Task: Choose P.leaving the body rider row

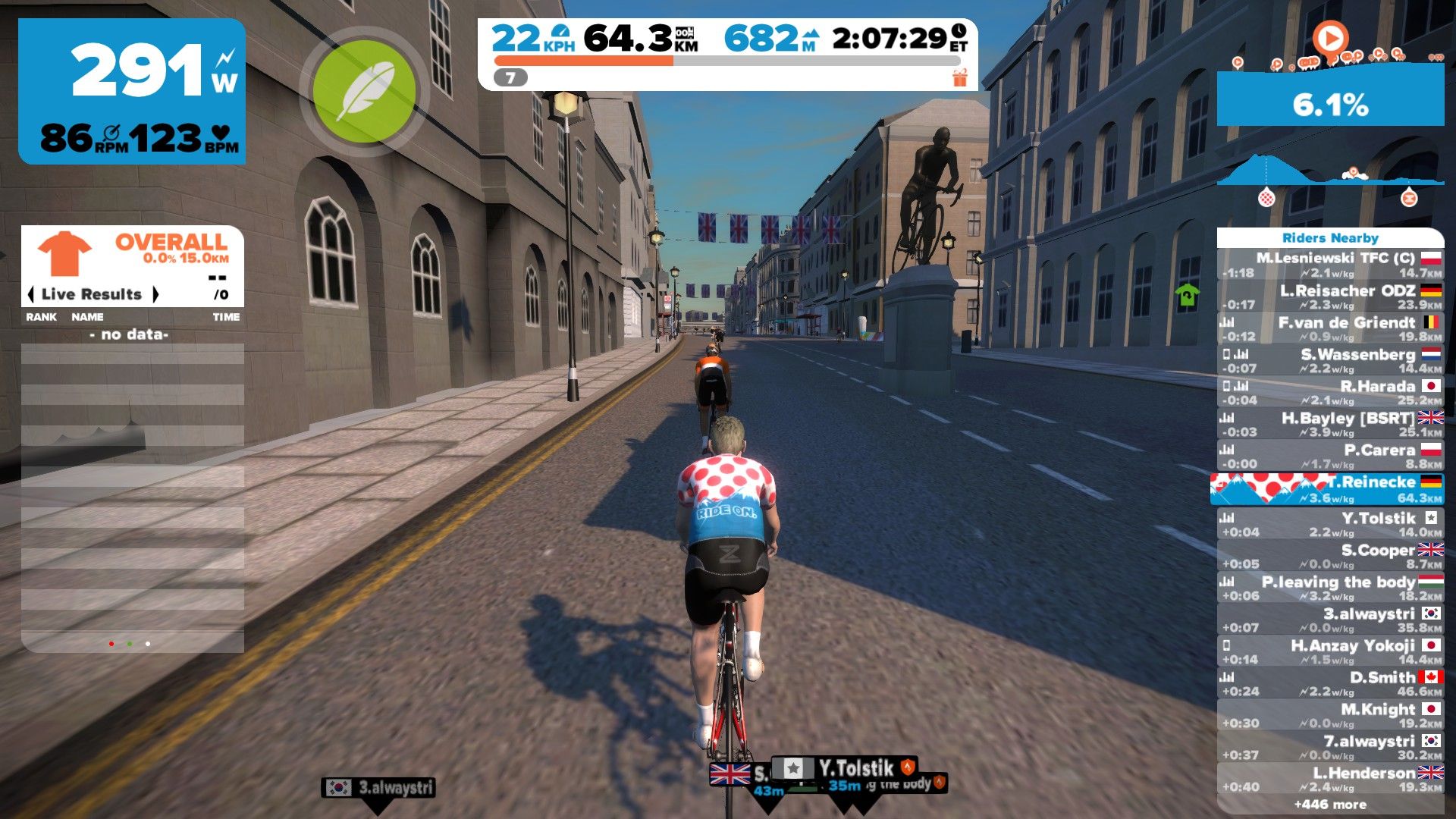Action: point(1330,588)
